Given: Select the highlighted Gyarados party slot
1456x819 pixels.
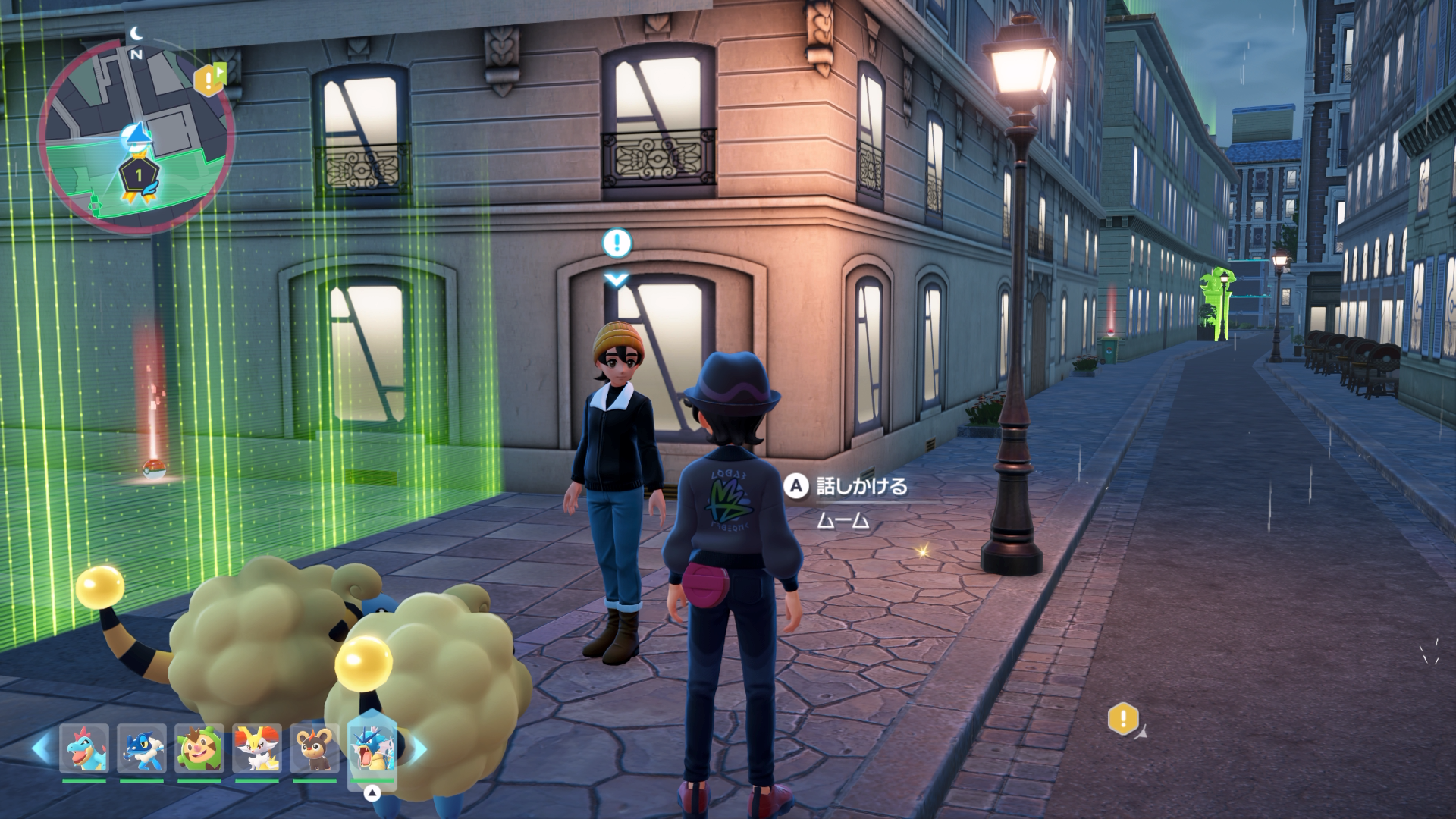Looking at the screenshot, I should [x=372, y=748].
